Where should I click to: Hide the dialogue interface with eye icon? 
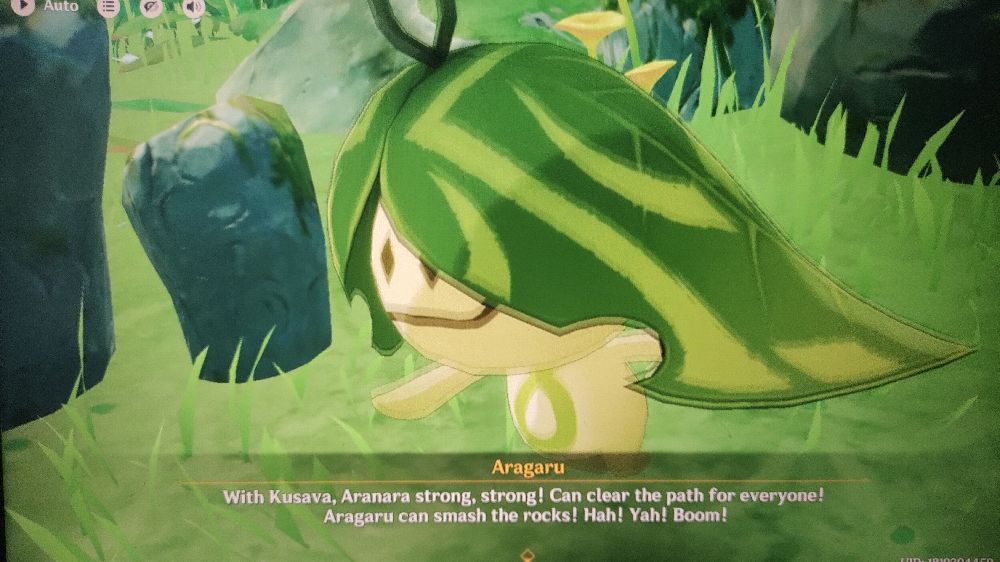[151, 7]
